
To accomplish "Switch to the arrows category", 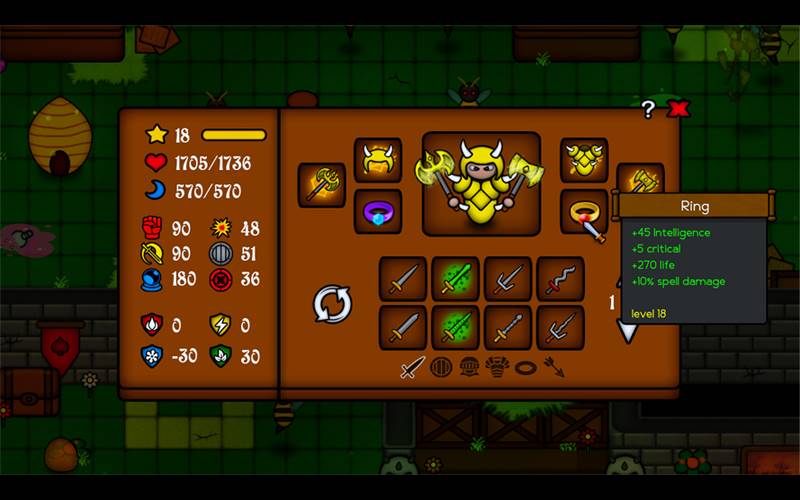I will tap(553, 368).
